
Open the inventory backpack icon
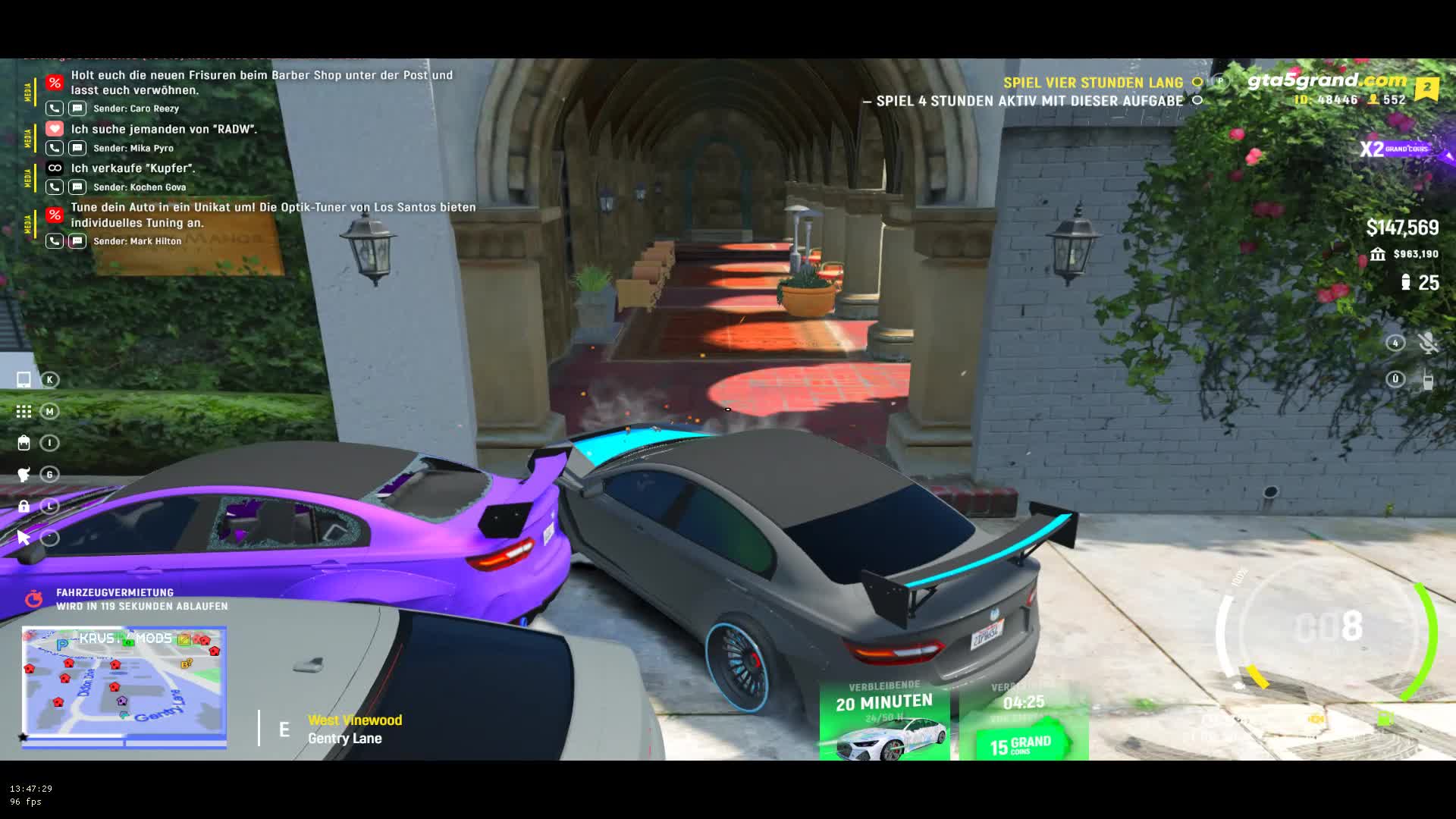coord(24,443)
